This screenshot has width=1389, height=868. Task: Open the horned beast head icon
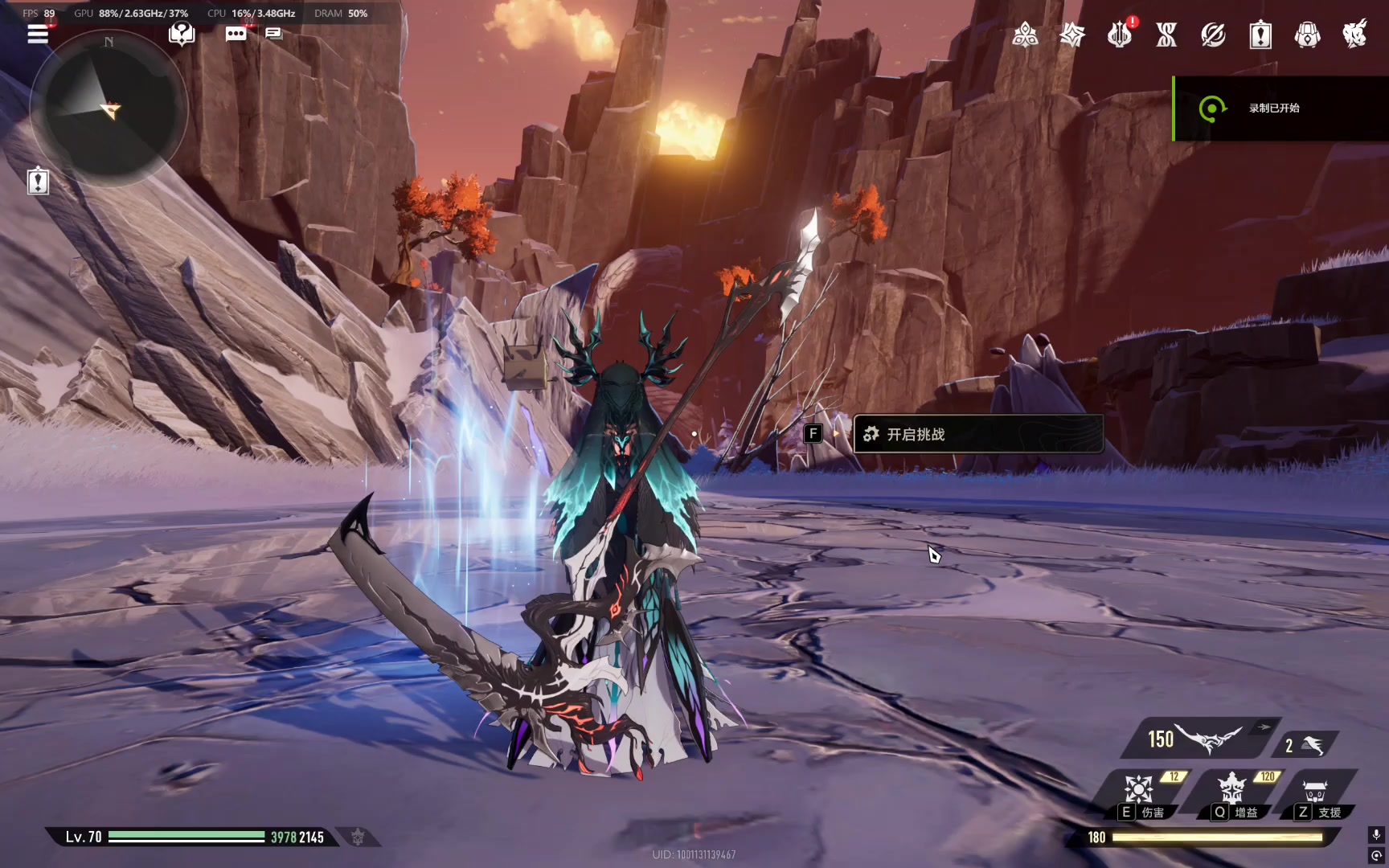click(1354, 35)
